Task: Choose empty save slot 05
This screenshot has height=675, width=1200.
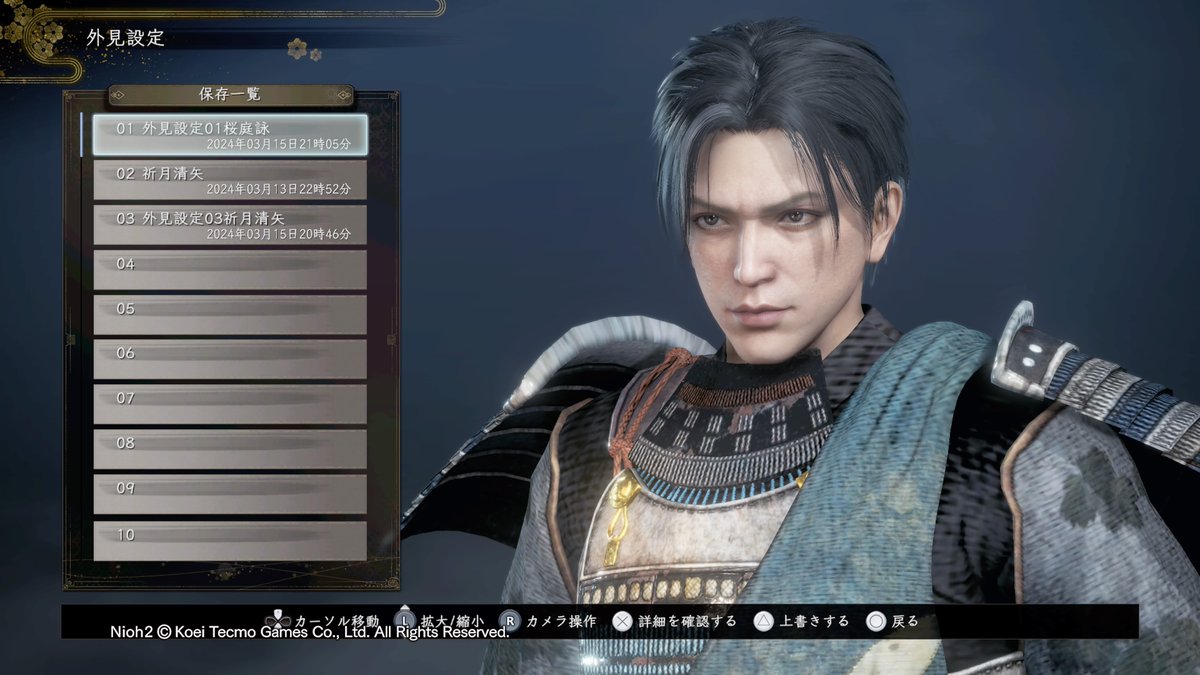Action: 230,315
